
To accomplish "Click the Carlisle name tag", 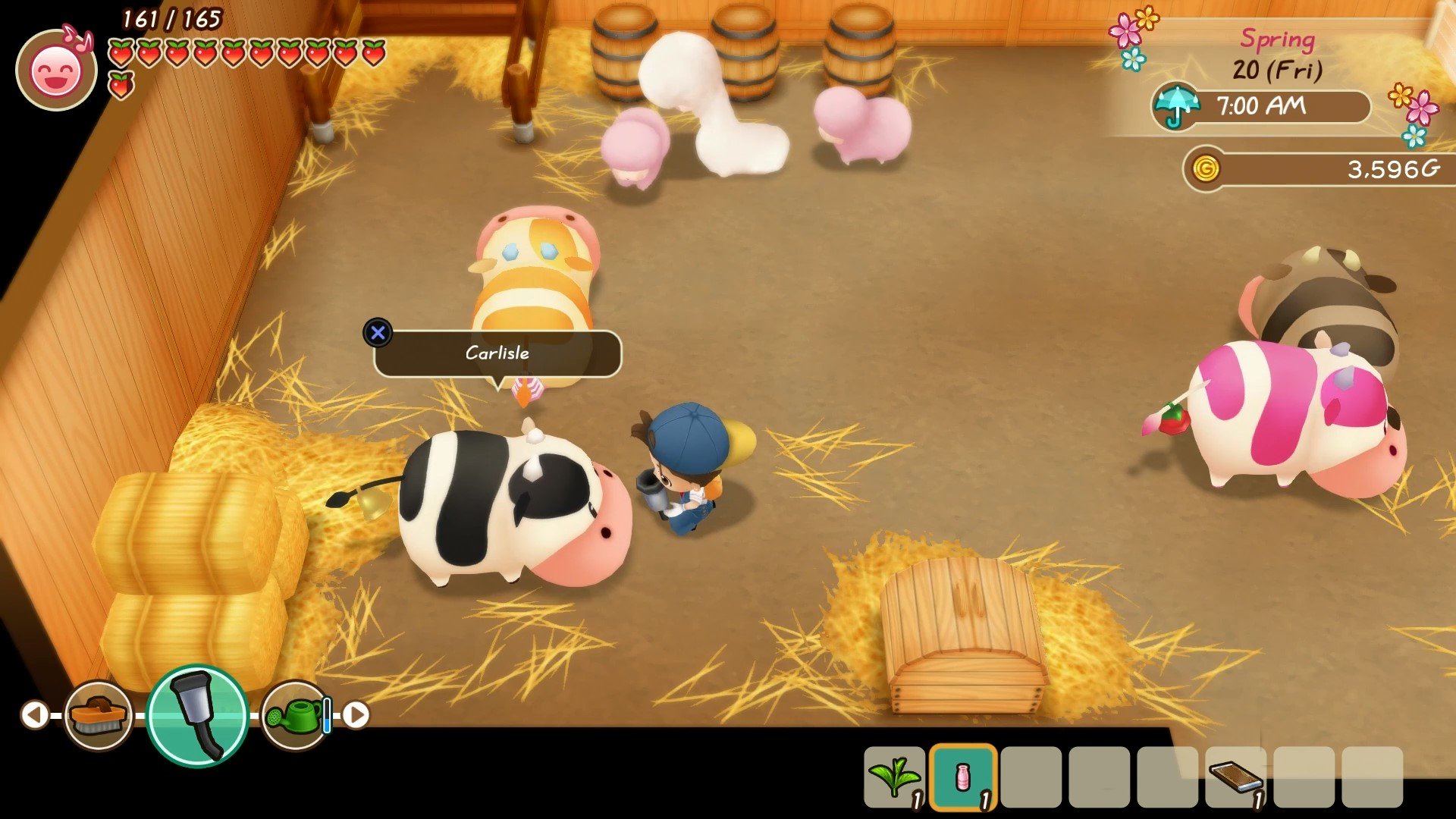I will point(499,353).
